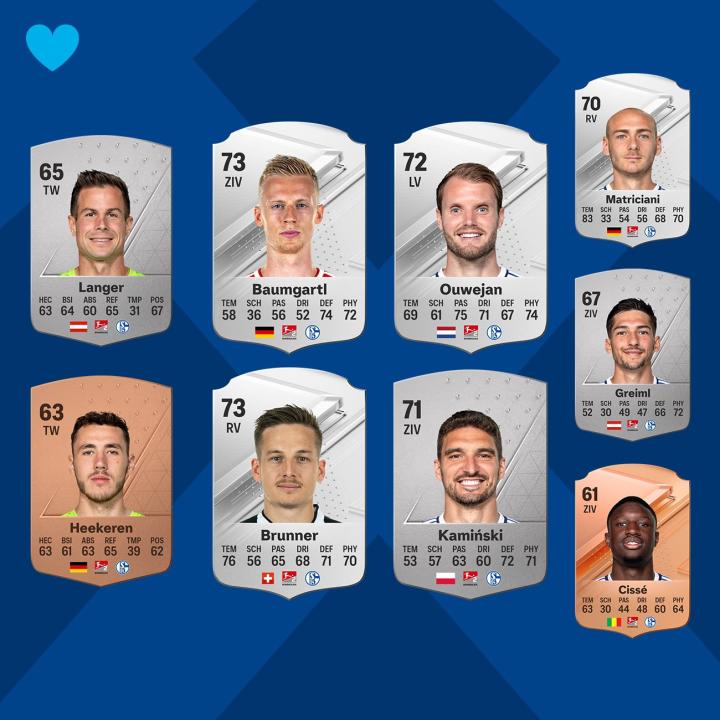Pick the Greiml 67-rated card
Viewport: 720px width, 720px height.
coord(632,354)
